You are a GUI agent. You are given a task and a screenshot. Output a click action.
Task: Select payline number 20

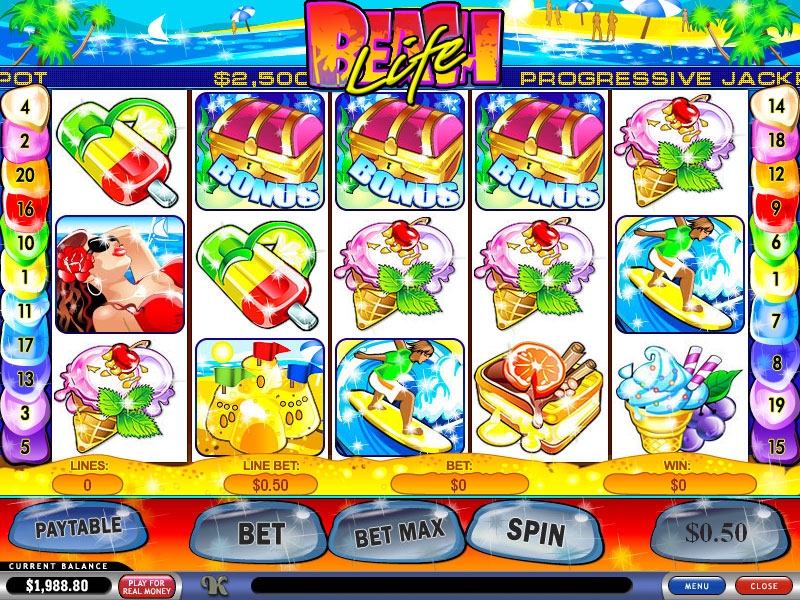point(25,175)
